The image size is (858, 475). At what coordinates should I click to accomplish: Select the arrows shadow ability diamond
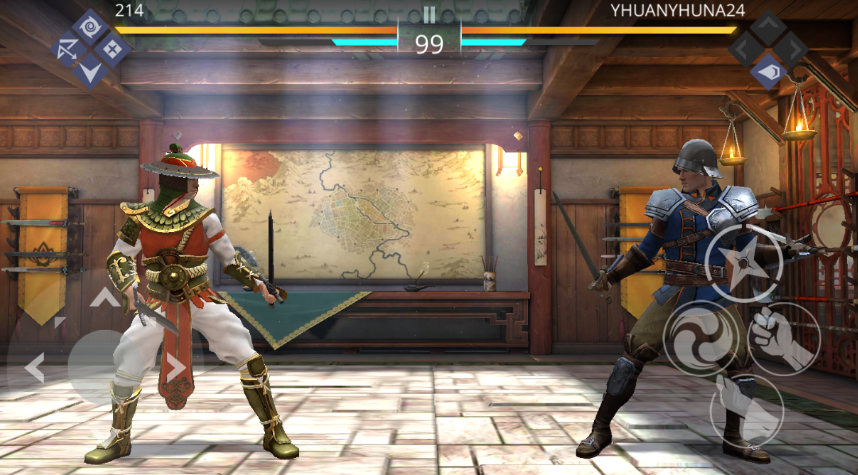(68, 48)
